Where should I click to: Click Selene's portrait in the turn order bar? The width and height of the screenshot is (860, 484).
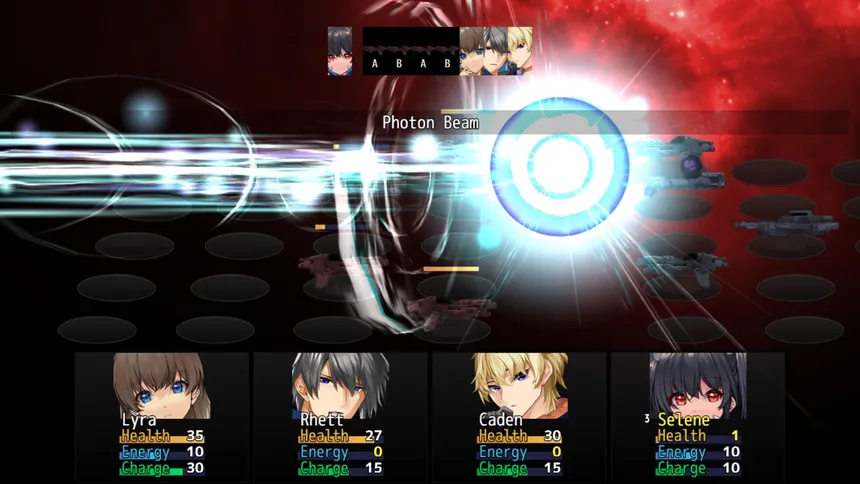coord(340,51)
